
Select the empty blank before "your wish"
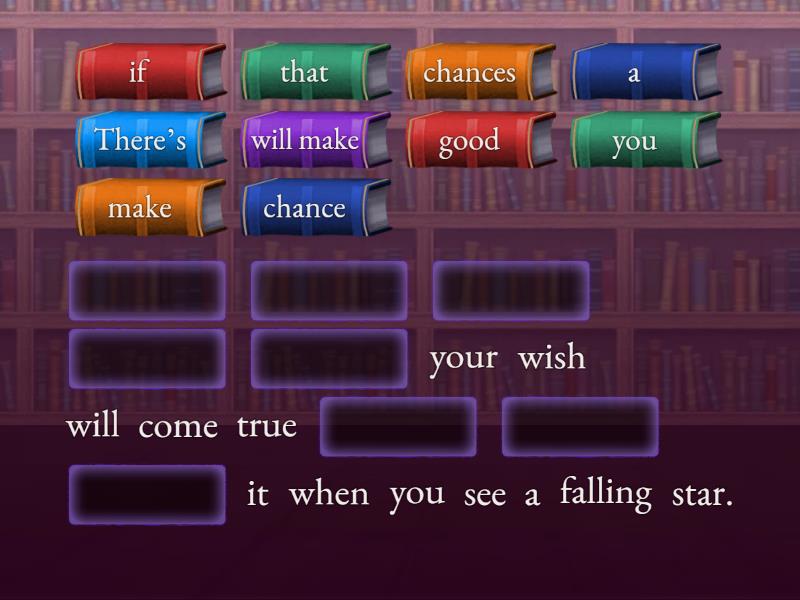tap(329, 359)
